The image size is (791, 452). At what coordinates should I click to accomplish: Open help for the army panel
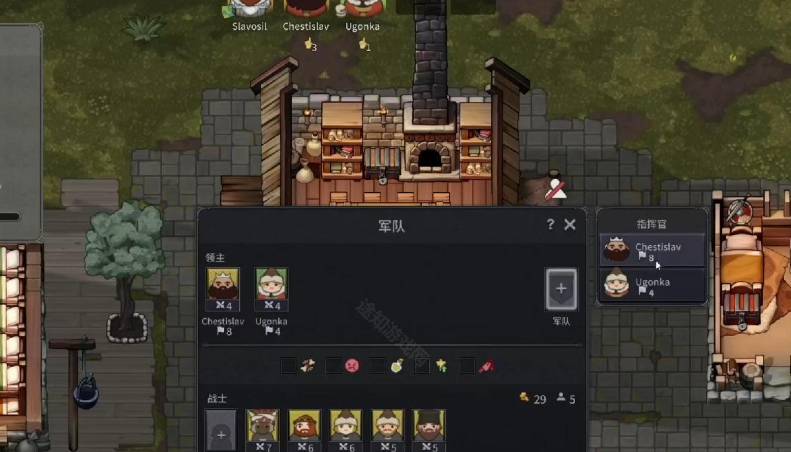[x=550, y=225]
